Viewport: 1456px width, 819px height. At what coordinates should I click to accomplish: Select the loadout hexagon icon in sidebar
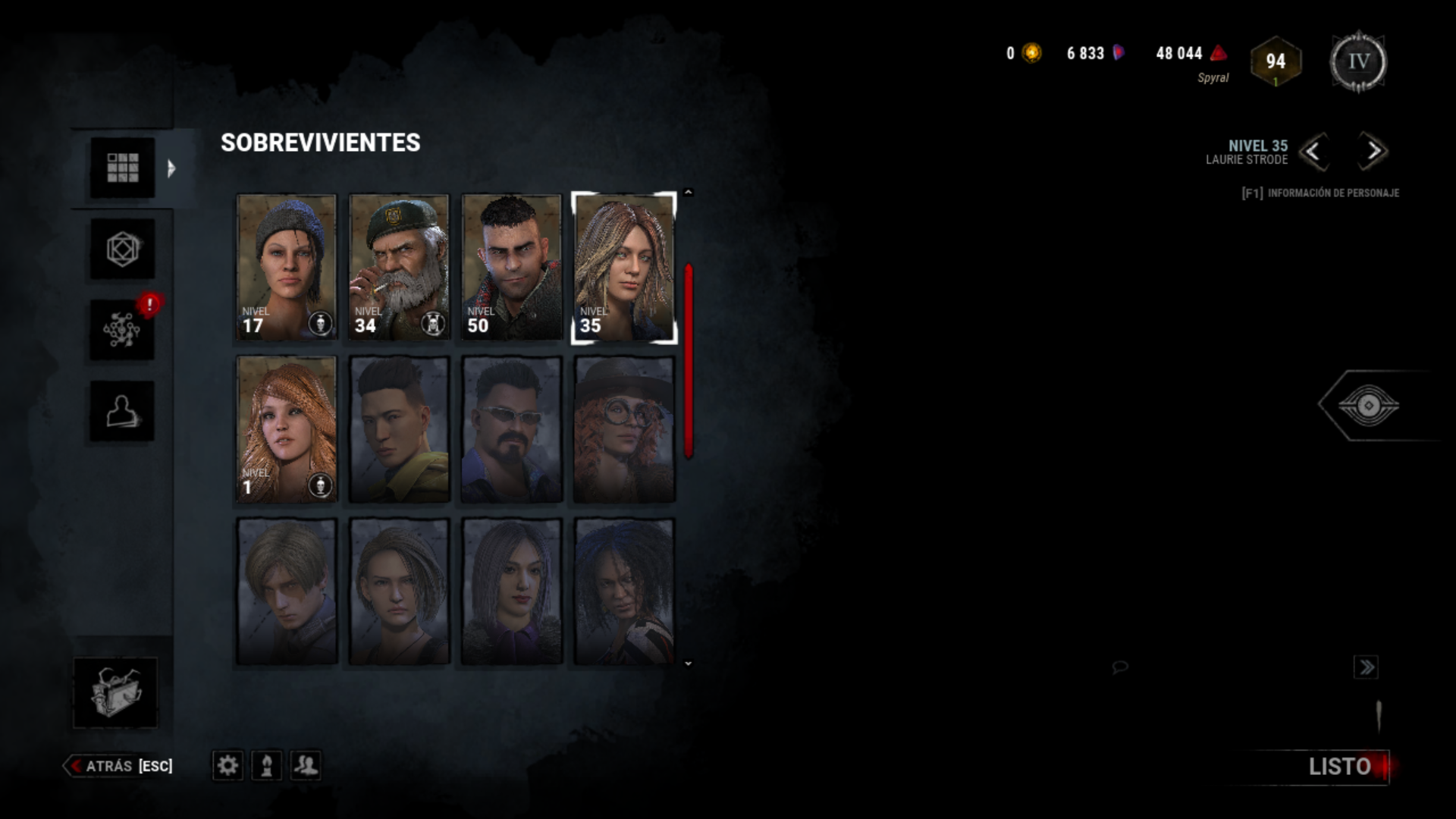coord(122,250)
